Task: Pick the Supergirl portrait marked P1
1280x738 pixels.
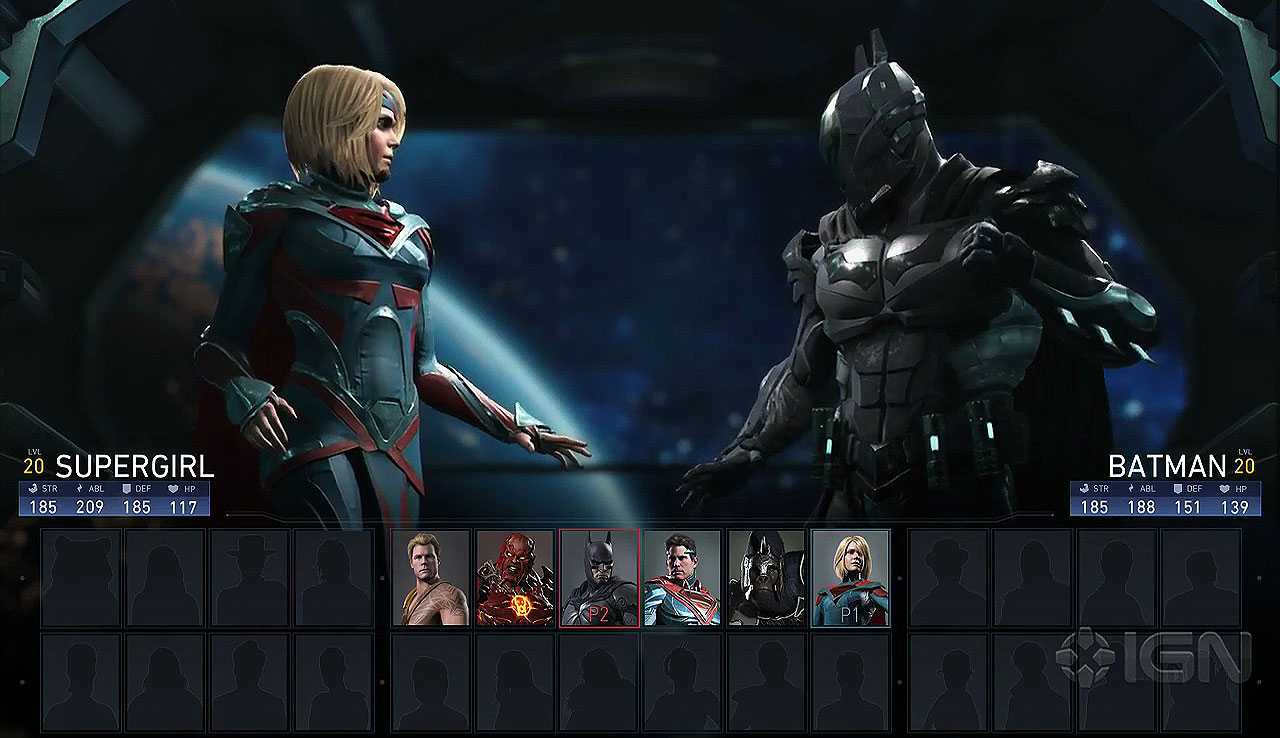Action: [850, 578]
